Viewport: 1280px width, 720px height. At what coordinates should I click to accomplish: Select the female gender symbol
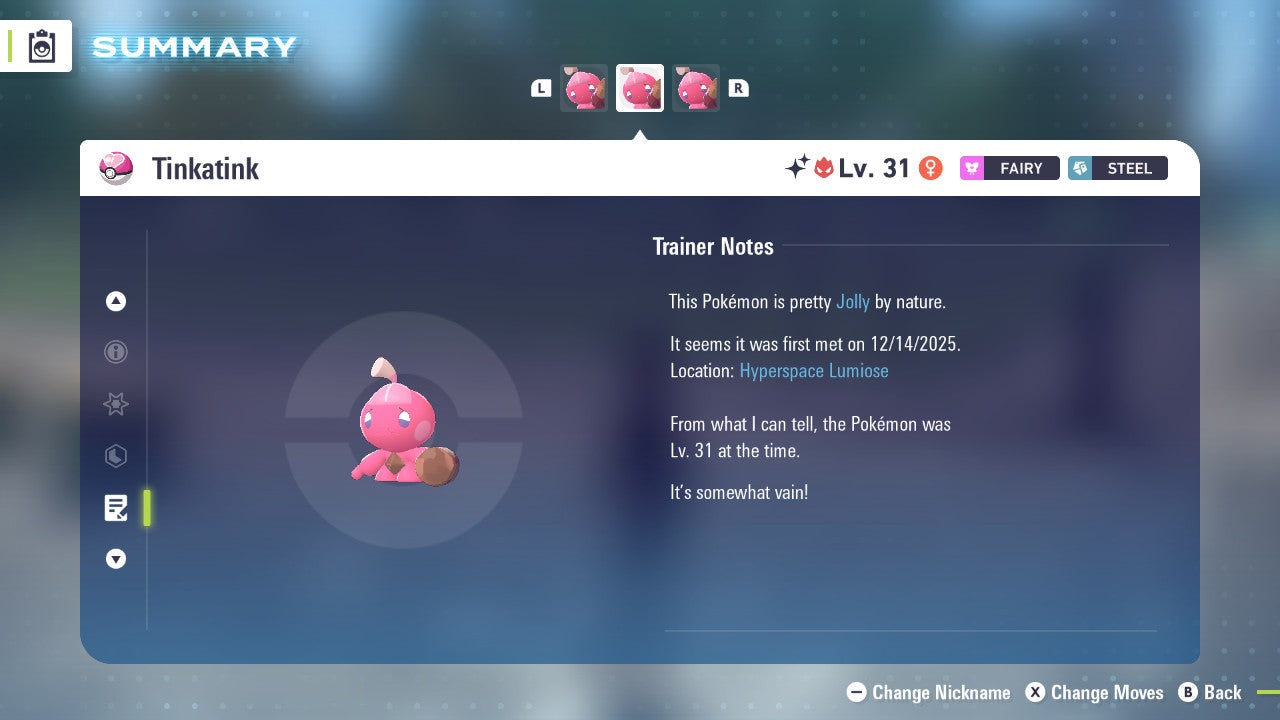coord(930,168)
